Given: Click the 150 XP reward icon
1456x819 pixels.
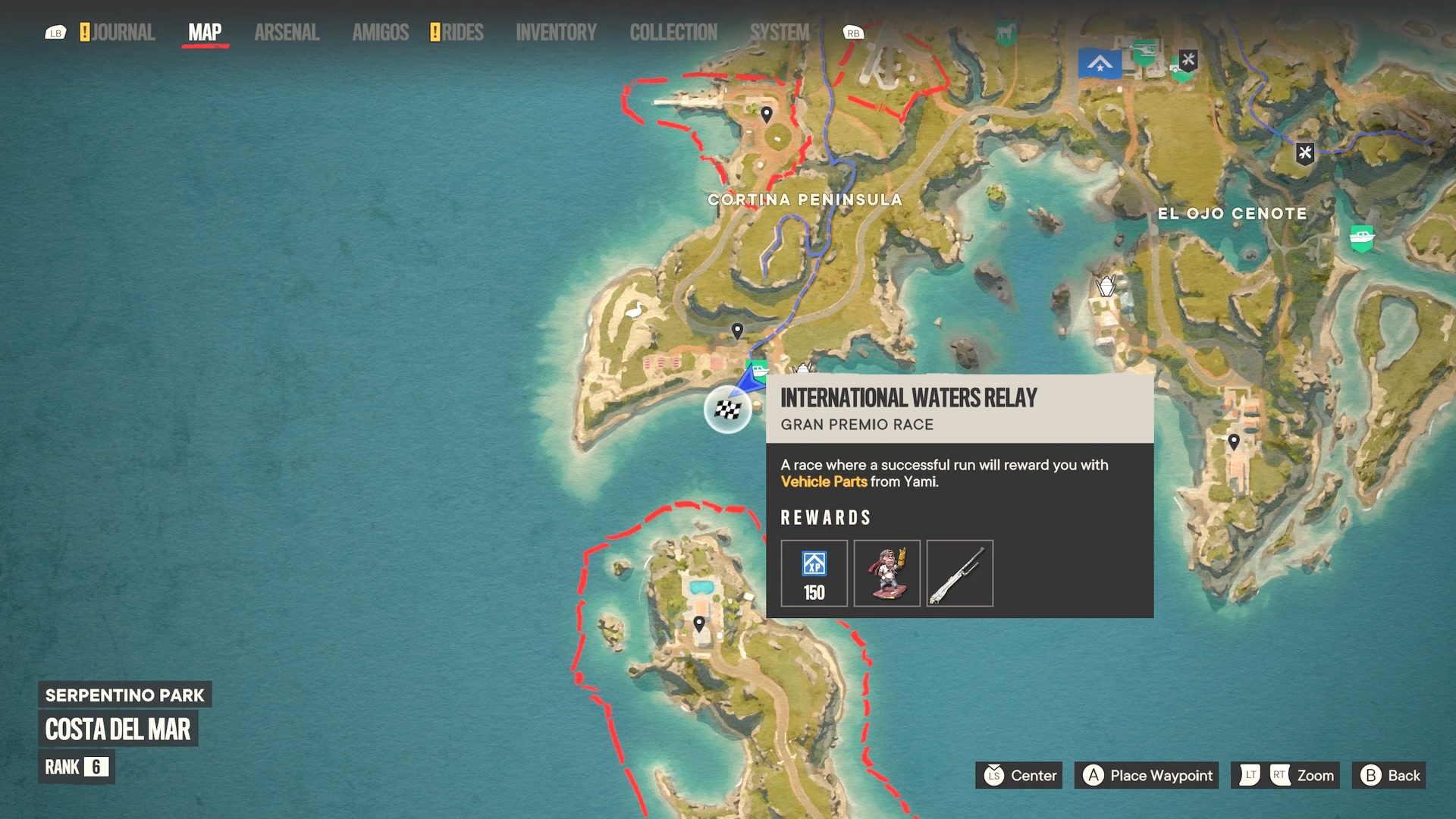Looking at the screenshot, I should 814,574.
